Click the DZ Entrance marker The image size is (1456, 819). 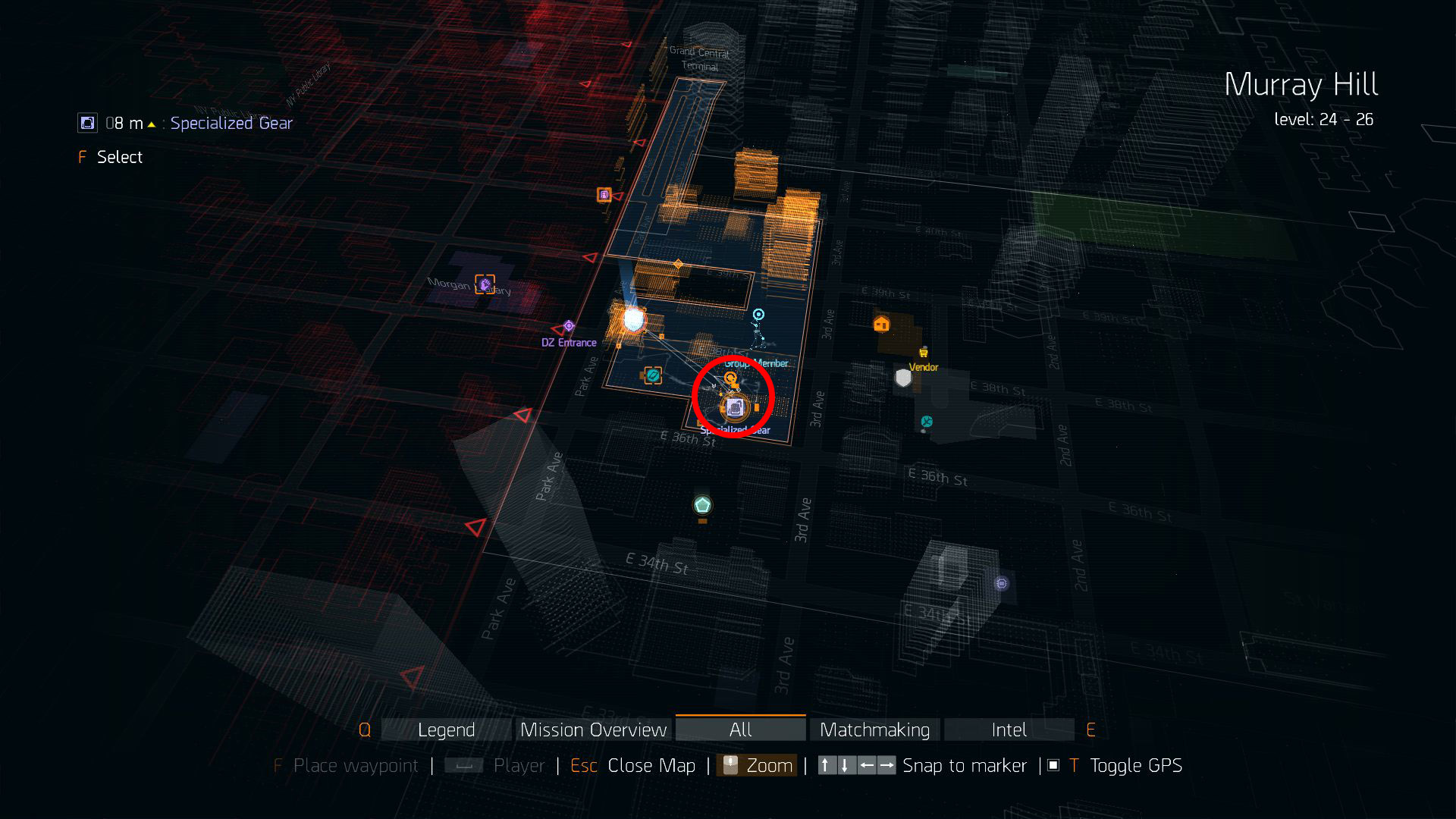pyautogui.click(x=569, y=326)
